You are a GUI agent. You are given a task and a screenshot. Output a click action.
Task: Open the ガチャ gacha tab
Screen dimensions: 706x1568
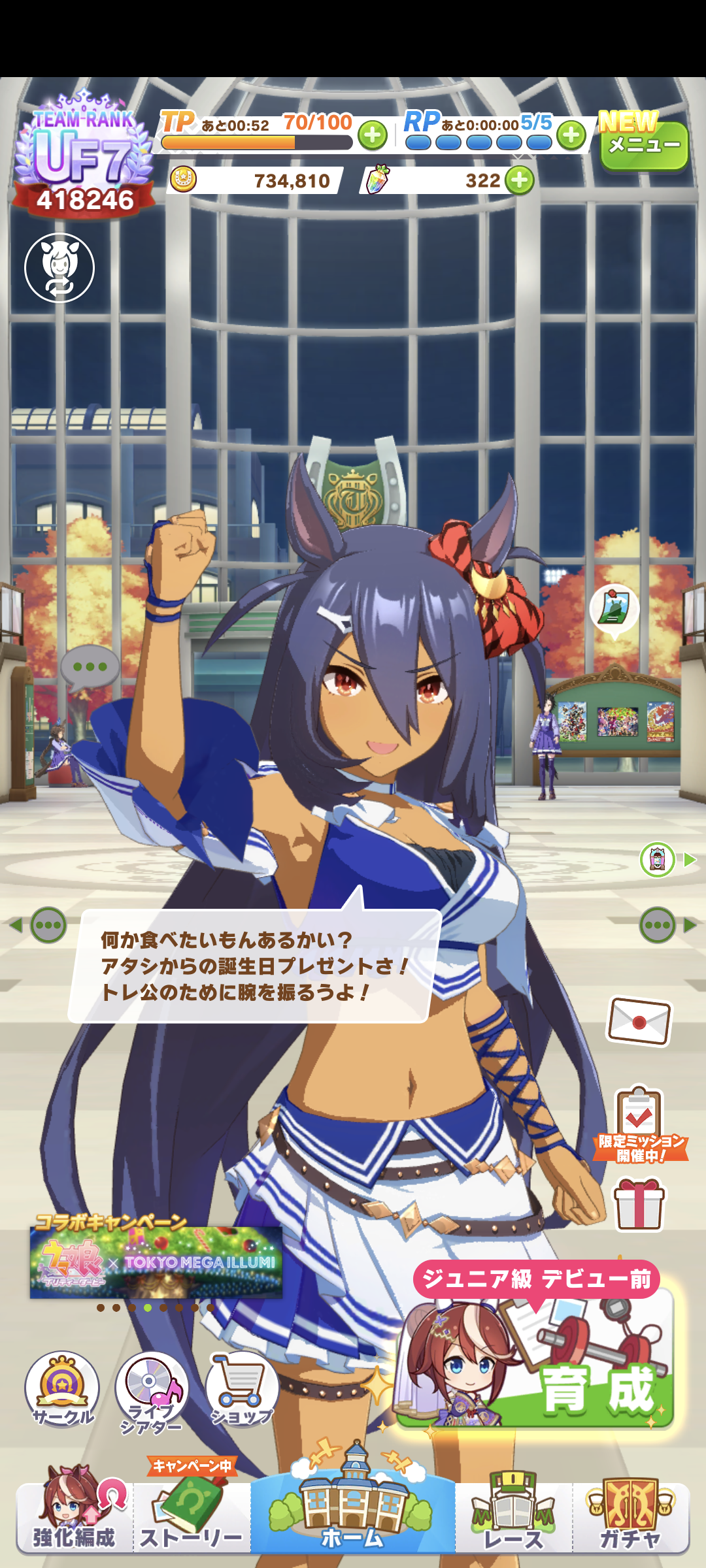631,1516
